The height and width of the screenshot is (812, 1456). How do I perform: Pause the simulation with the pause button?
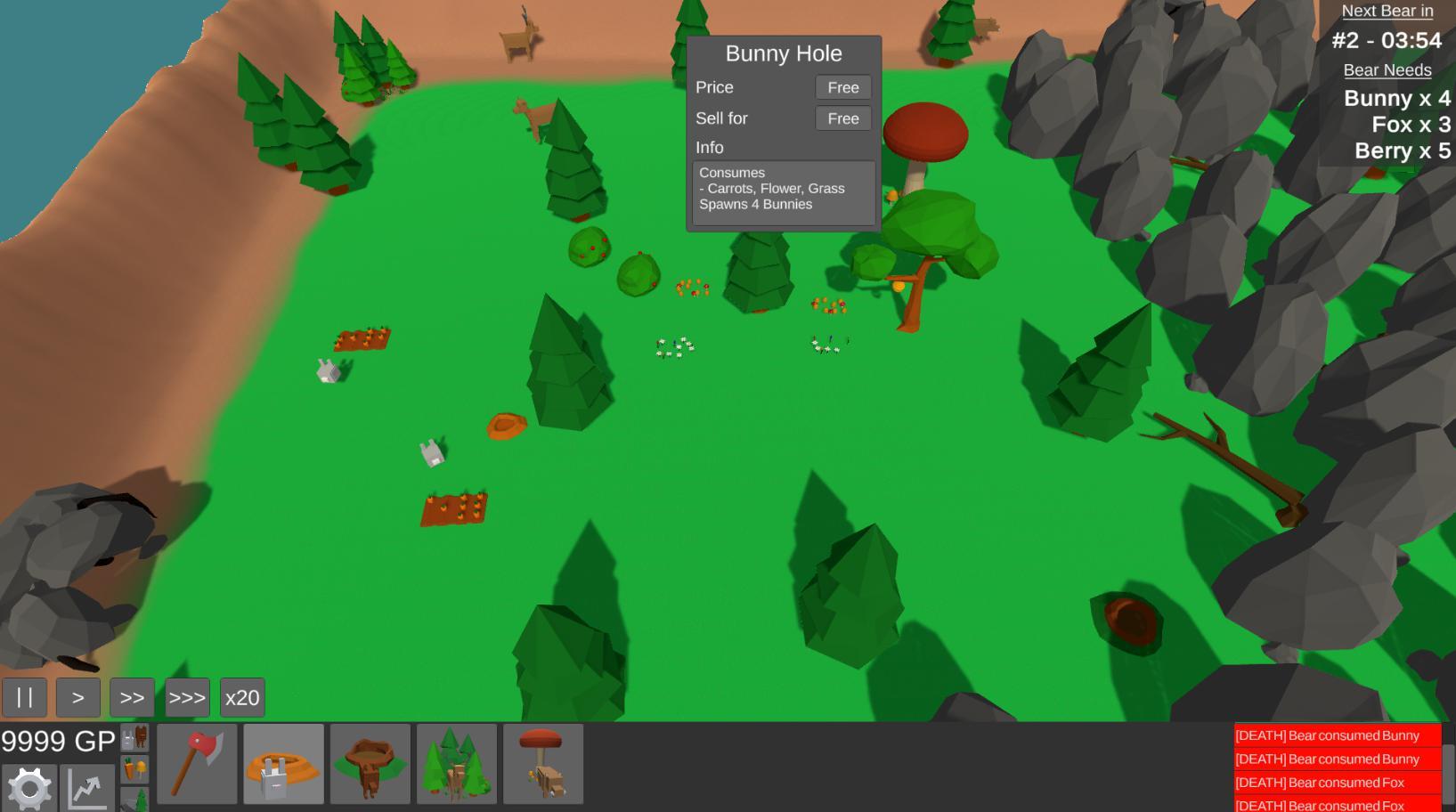click(25, 697)
